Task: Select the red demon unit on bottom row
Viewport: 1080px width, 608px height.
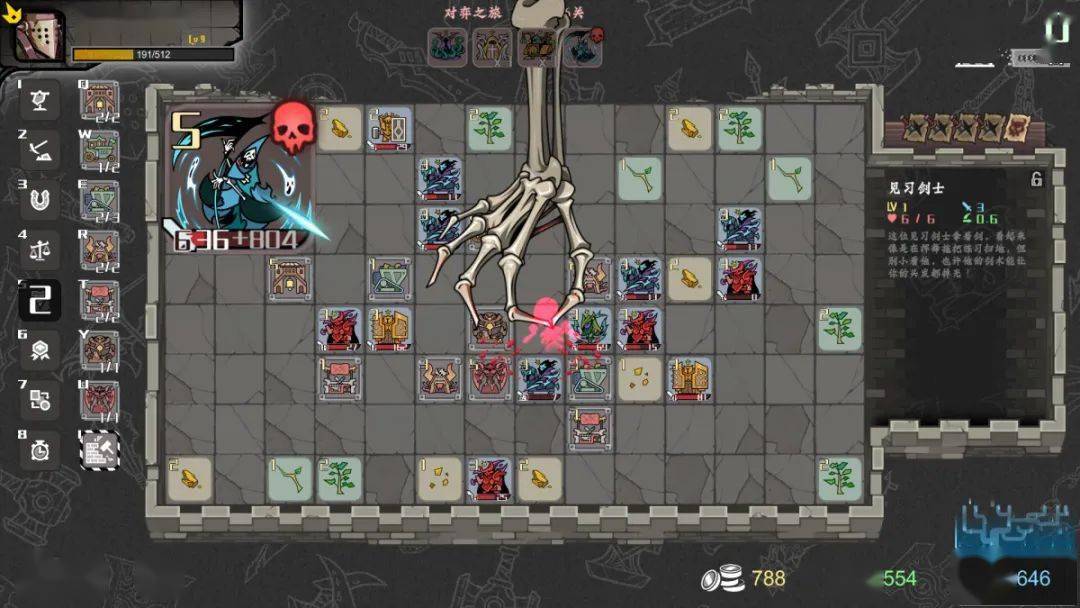Action: (x=490, y=479)
